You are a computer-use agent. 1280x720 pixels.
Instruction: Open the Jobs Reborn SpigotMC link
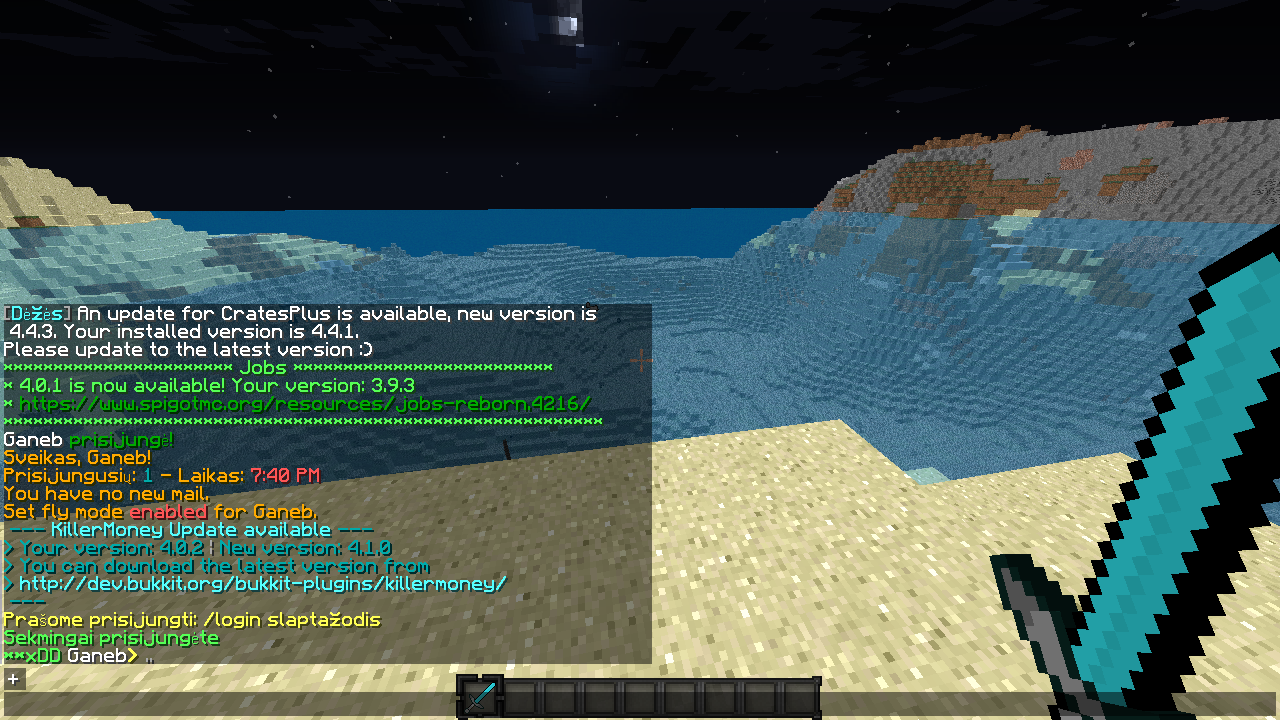[x=299, y=403]
